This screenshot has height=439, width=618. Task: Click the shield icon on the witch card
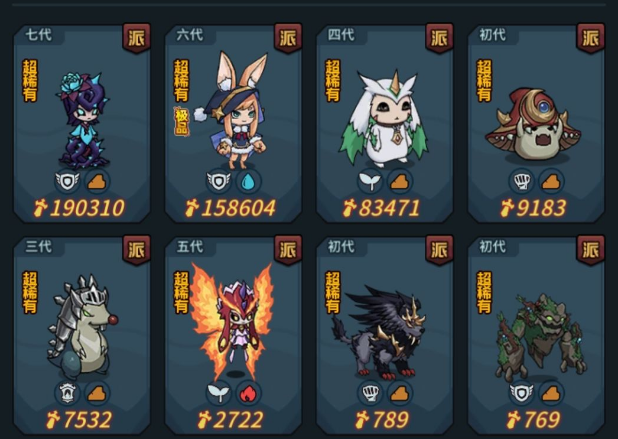point(67,181)
